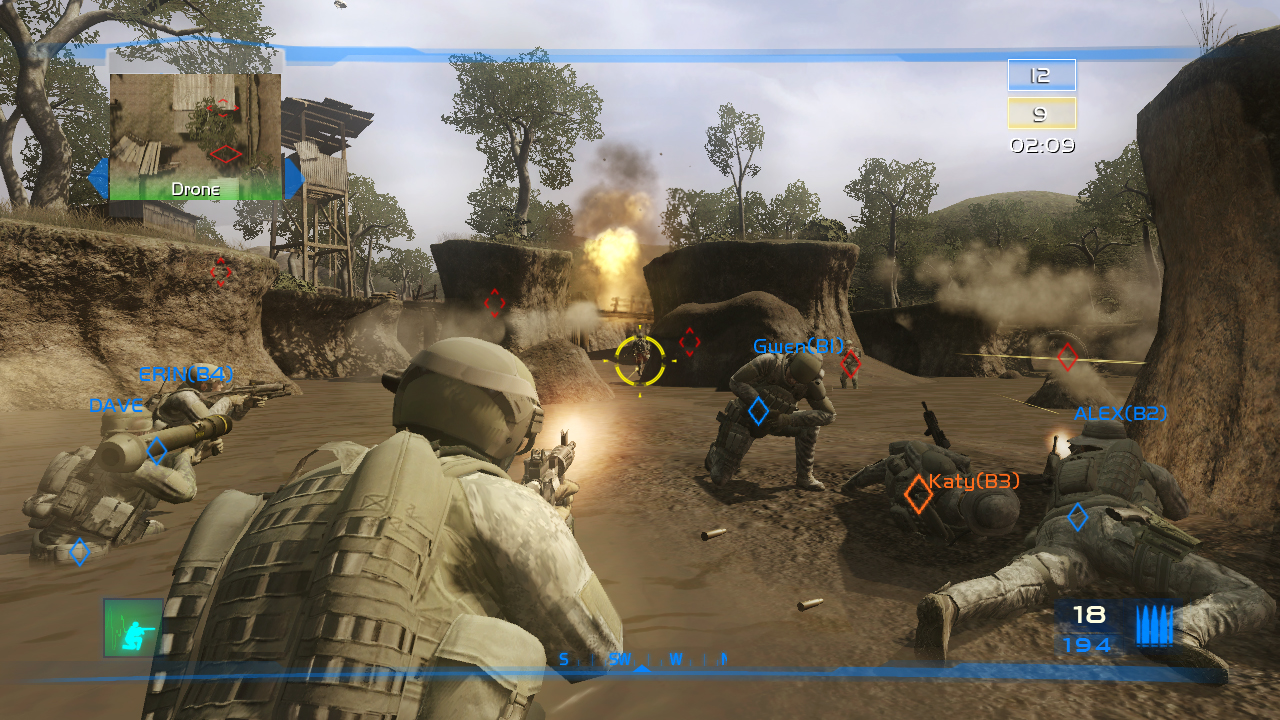The height and width of the screenshot is (720, 1280).
Task: Click the blue score box showing 12
Action: tap(1040, 75)
